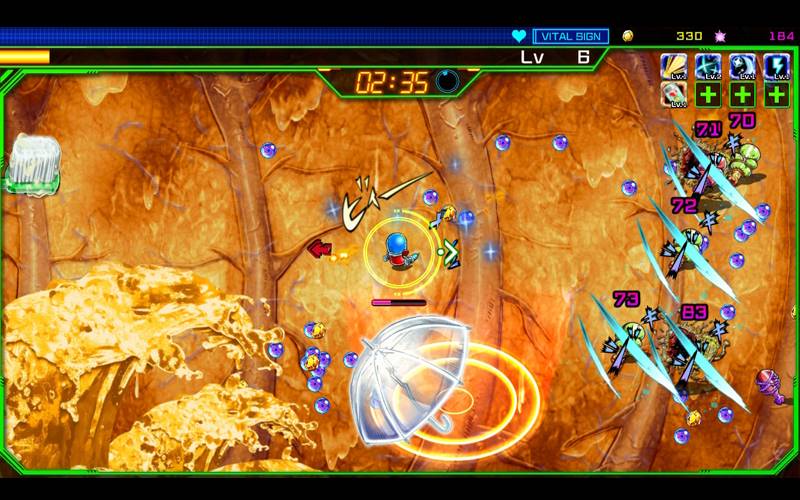Select the red and white device skill icon

675,95
